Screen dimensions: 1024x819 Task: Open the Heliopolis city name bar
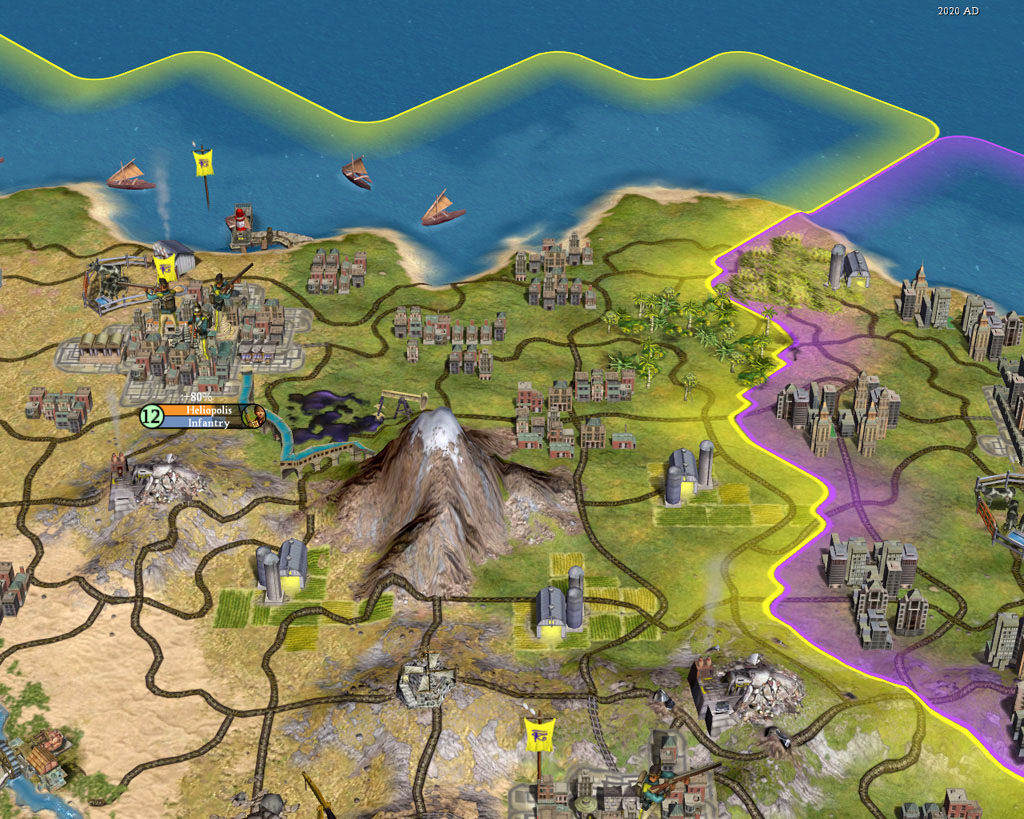click(205, 410)
